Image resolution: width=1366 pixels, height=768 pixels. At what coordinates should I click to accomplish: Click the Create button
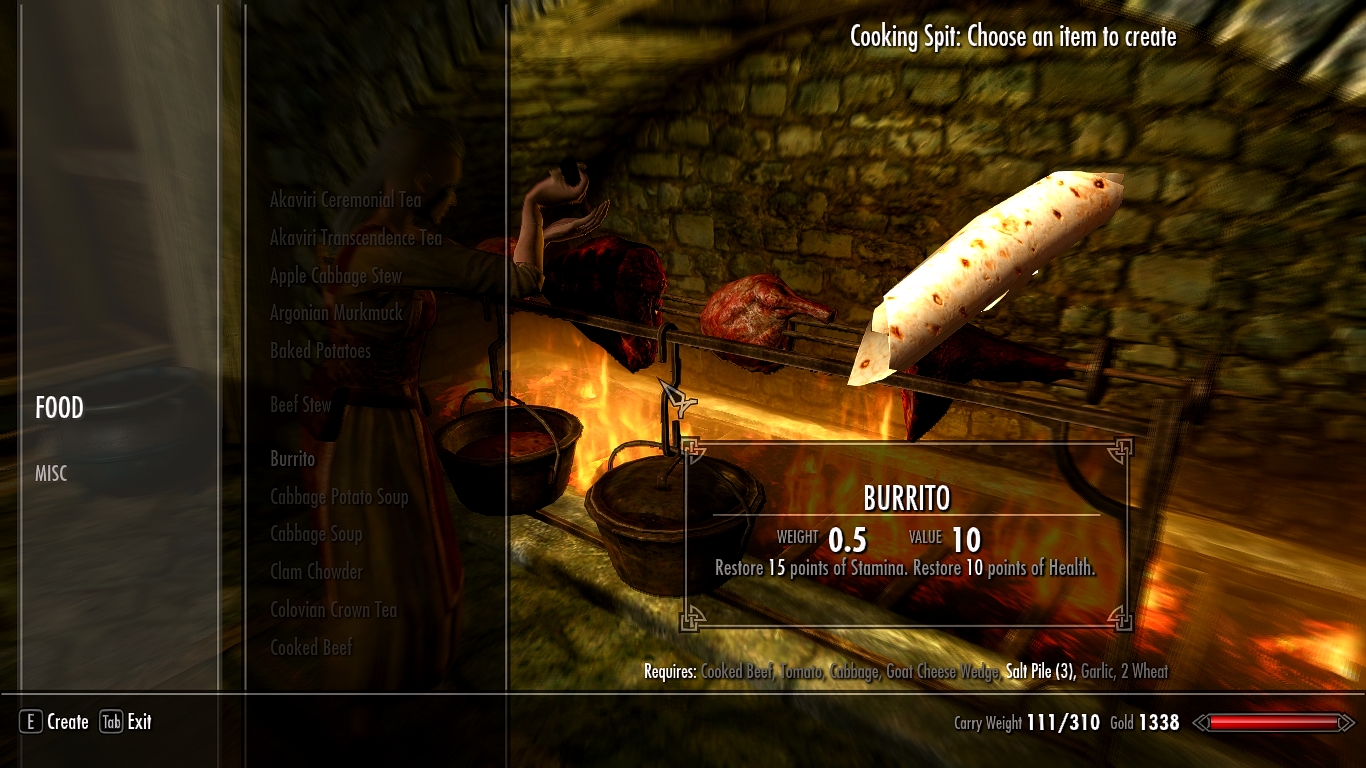point(55,722)
